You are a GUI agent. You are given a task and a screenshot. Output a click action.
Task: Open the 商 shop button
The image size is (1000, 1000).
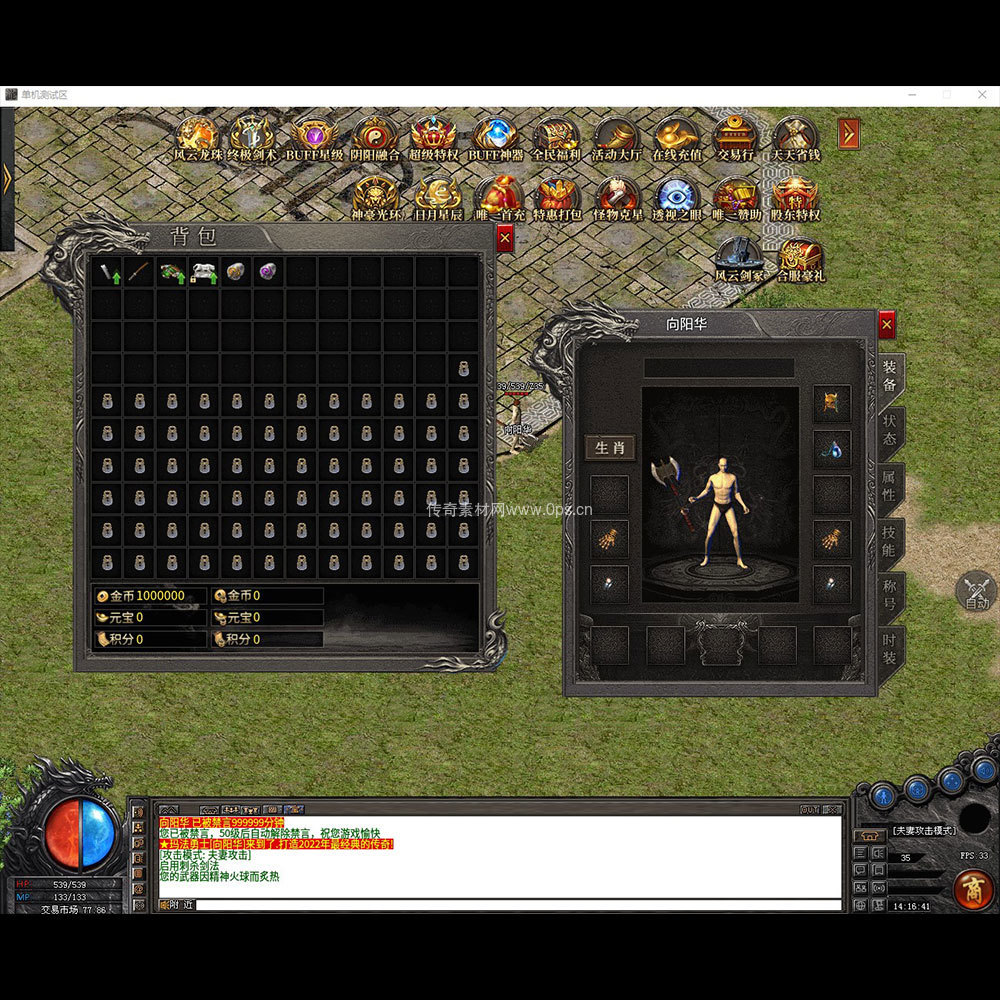pyautogui.click(x=970, y=887)
